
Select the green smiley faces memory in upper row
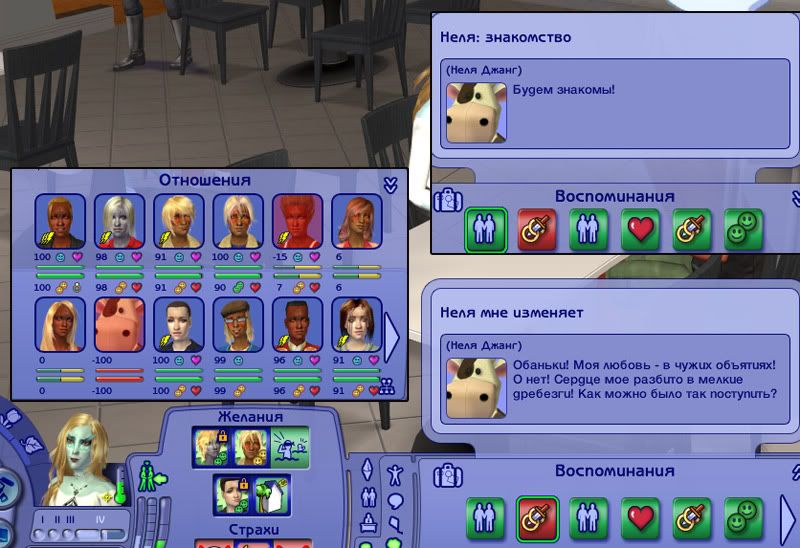[743, 229]
